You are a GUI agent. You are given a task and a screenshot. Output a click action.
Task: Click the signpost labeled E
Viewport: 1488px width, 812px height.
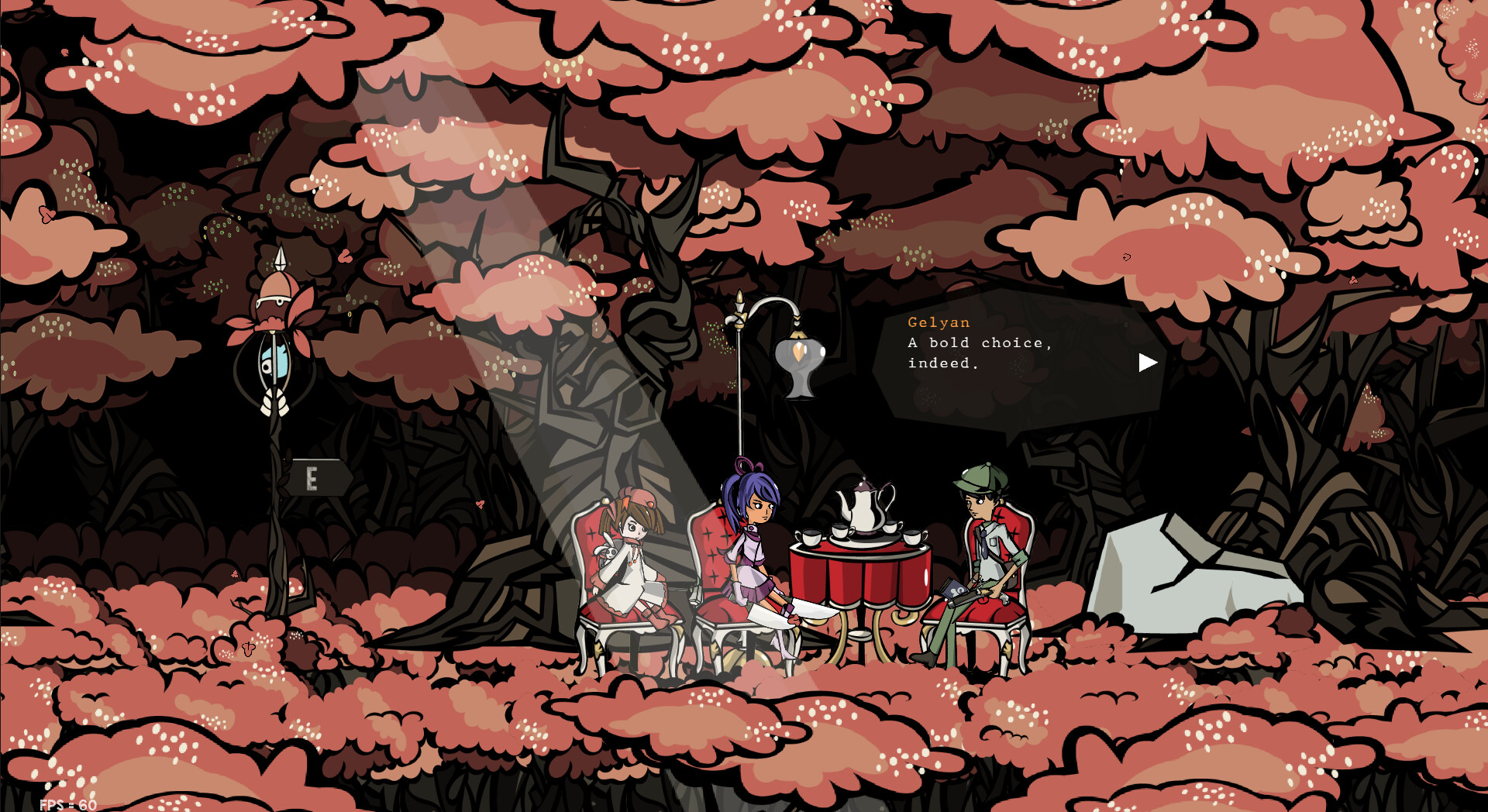point(313,479)
